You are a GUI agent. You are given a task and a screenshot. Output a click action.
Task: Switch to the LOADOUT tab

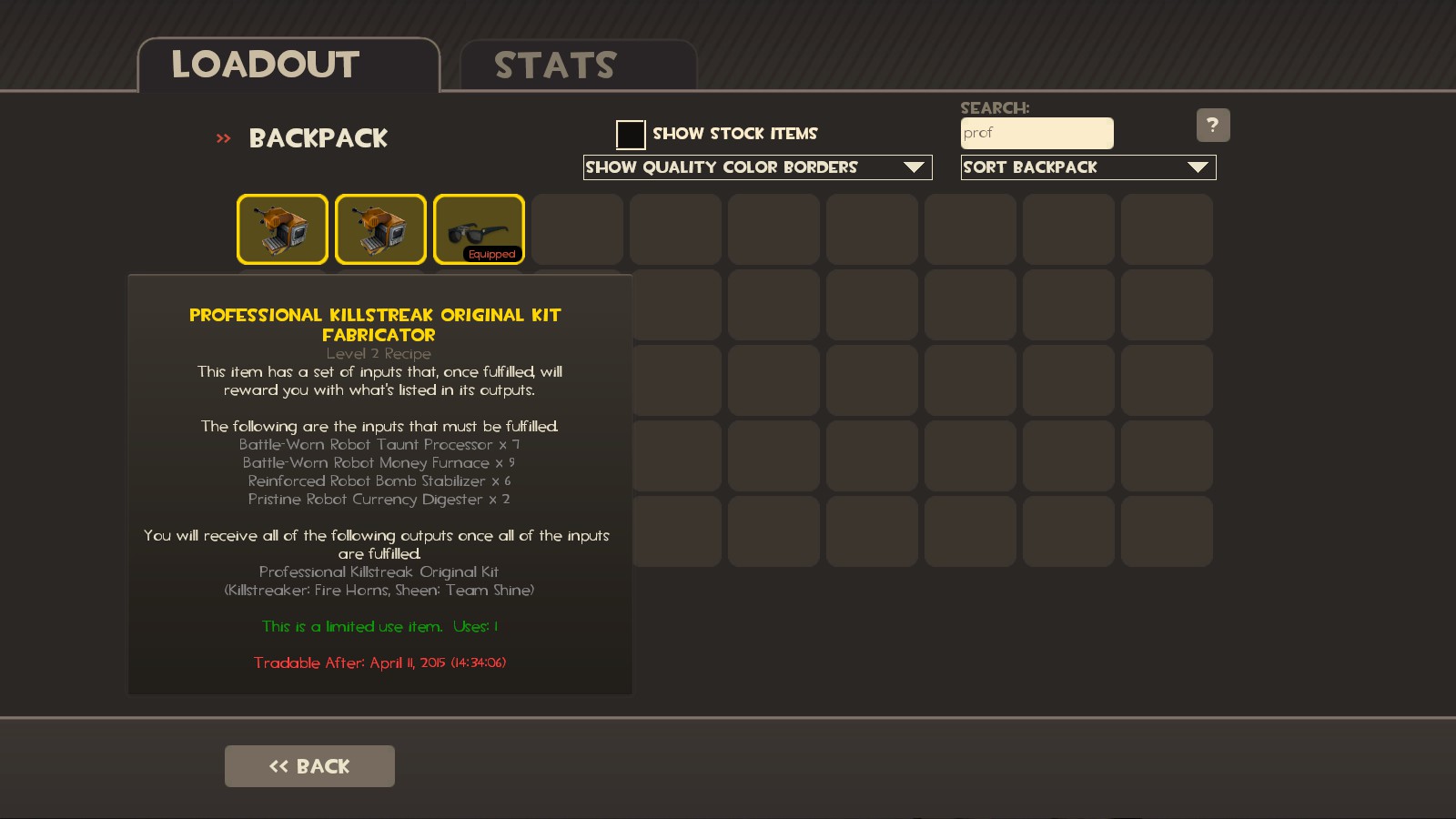click(x=264, y=64)
